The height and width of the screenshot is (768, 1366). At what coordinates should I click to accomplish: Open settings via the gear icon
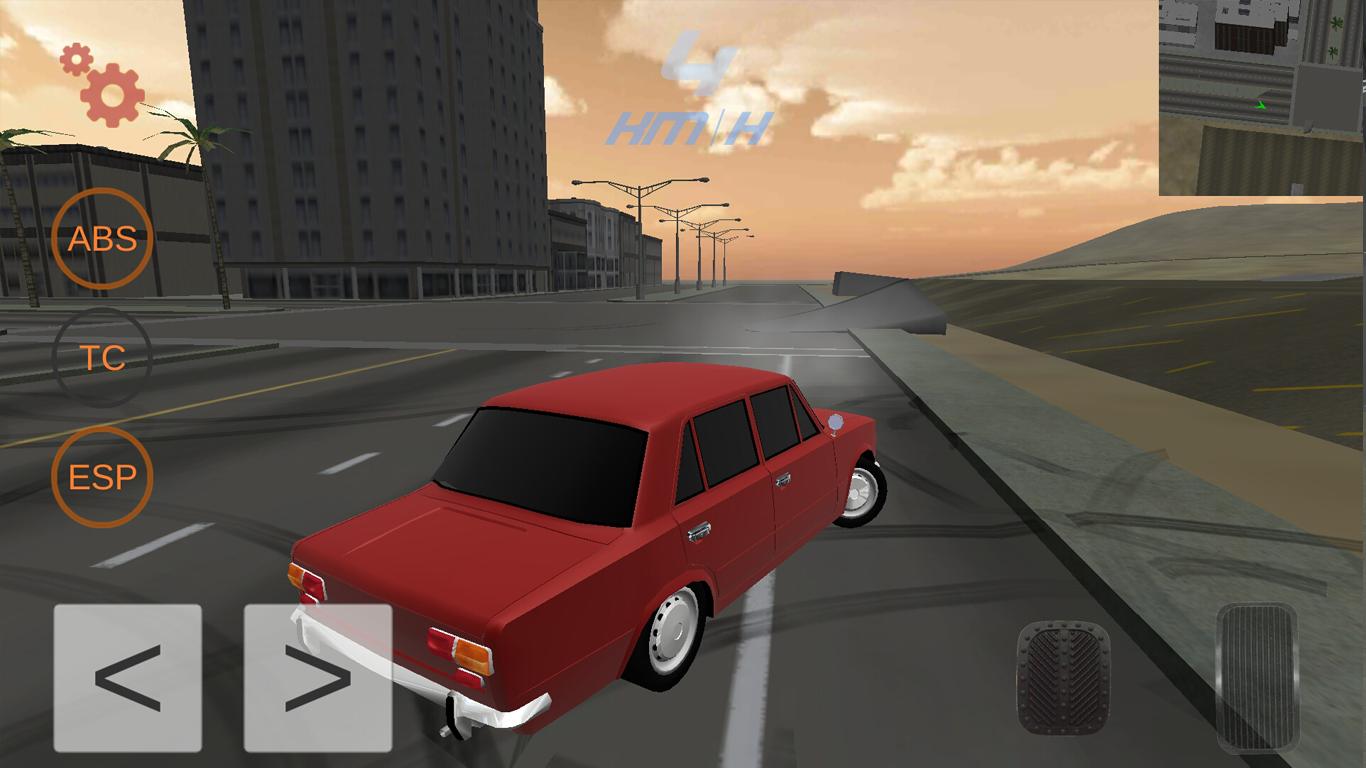click(x=106, y=88)
